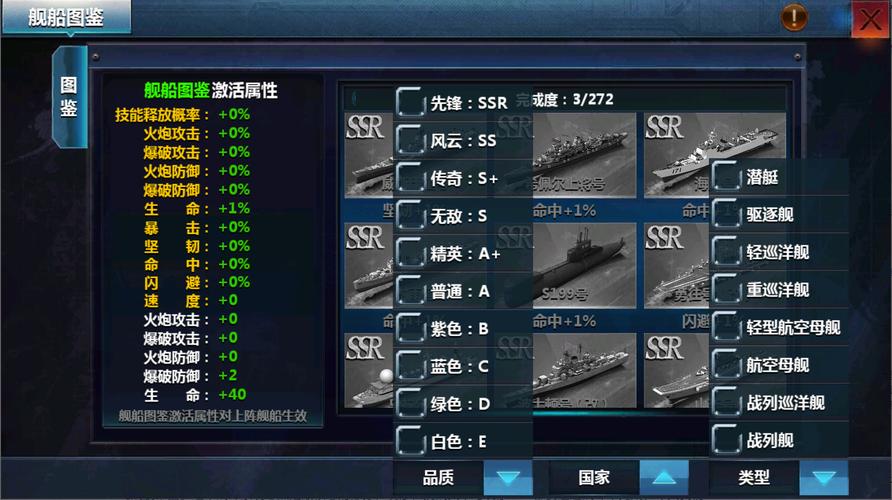The width and height of the screenshot is (892, 500).
Task: Check the 精英：A+ option
Action: tap(410, 253)
